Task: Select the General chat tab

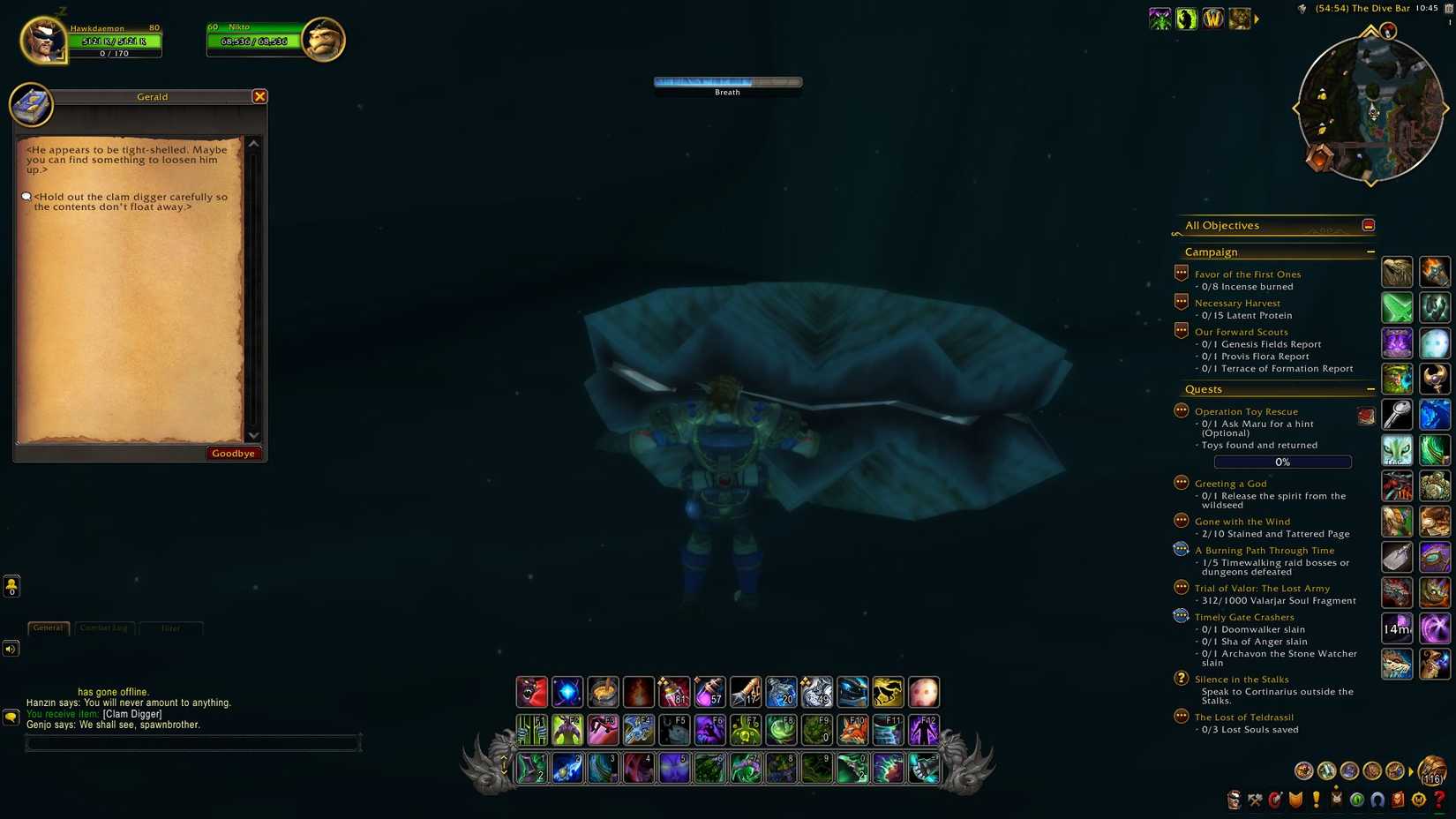Action: (x=48, y=627)
